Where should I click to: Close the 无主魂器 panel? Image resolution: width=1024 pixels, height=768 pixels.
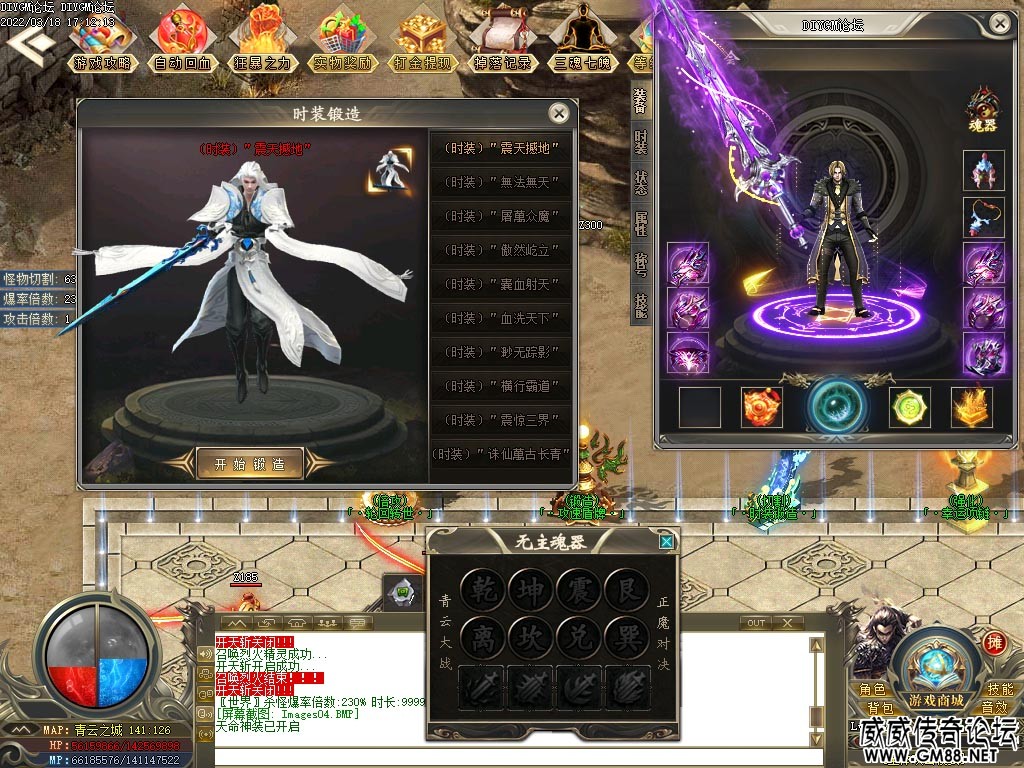pos(666,542)
